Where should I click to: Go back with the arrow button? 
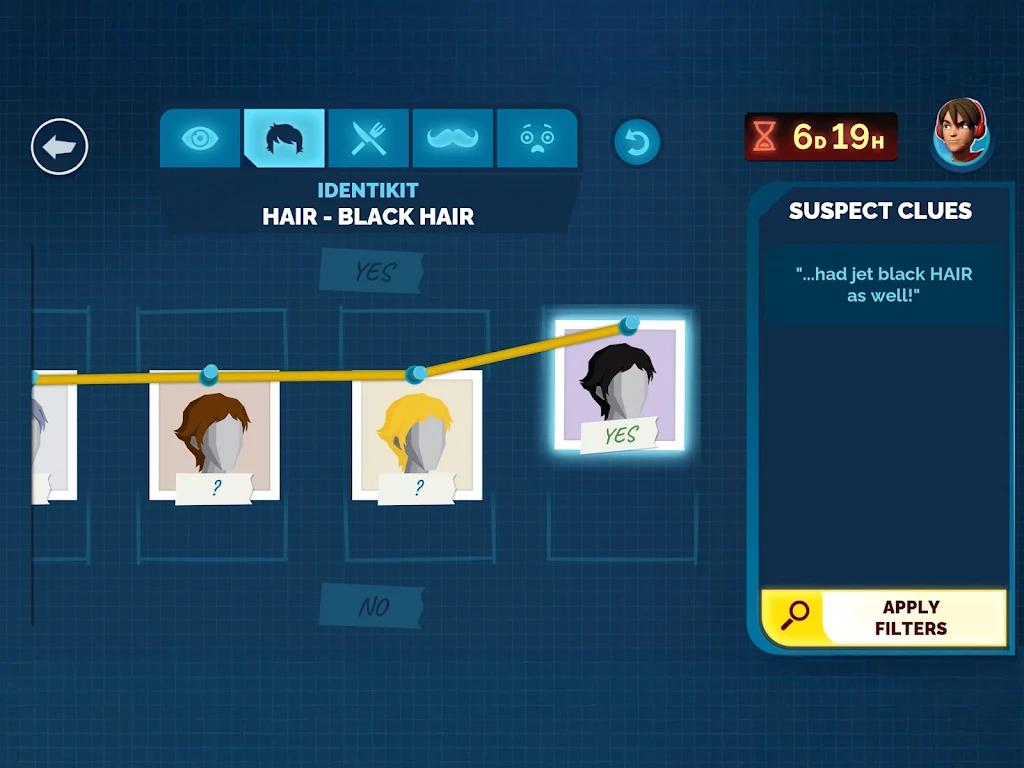pos(60,147)
